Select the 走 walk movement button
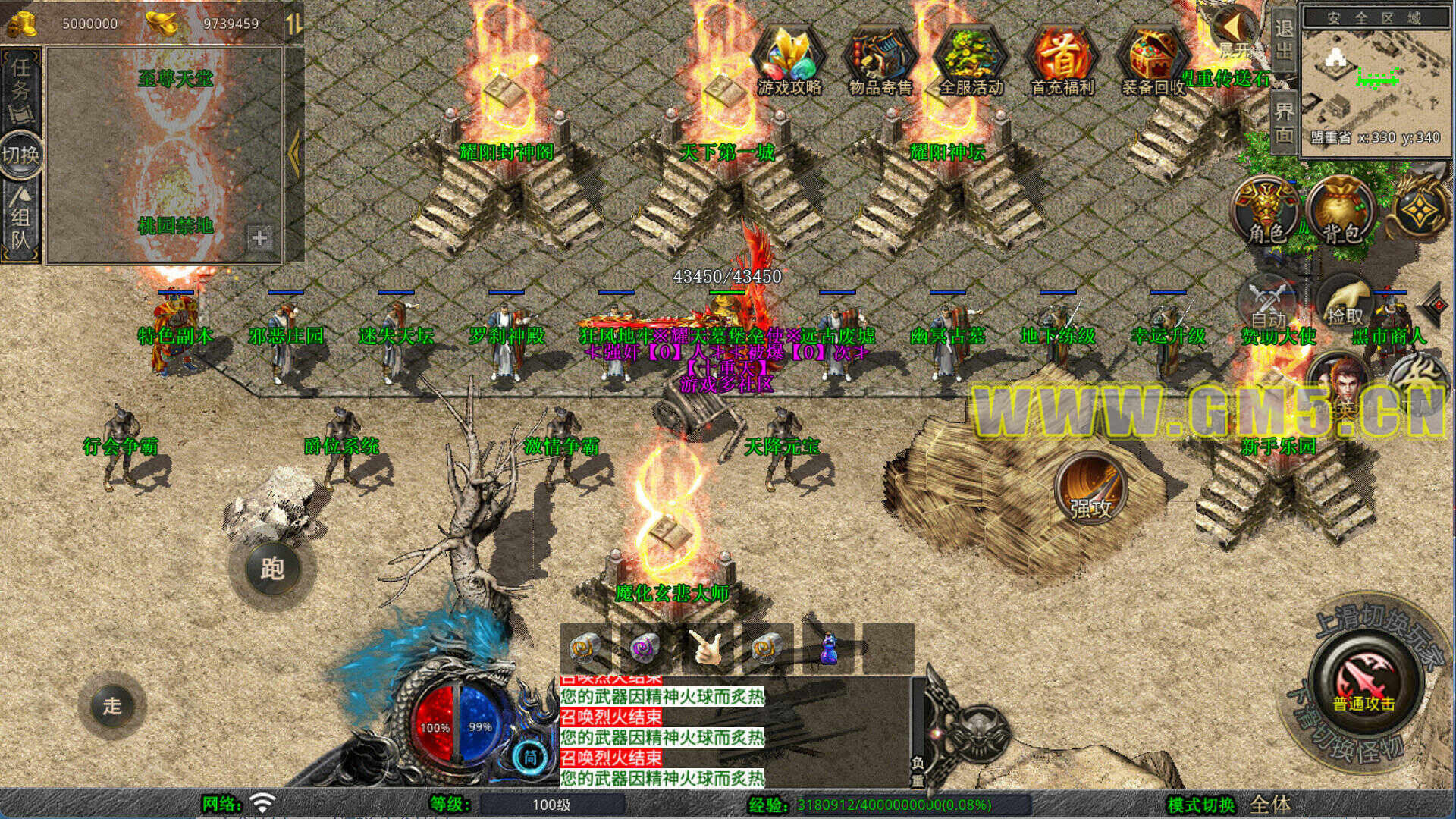 click(112, 706)
